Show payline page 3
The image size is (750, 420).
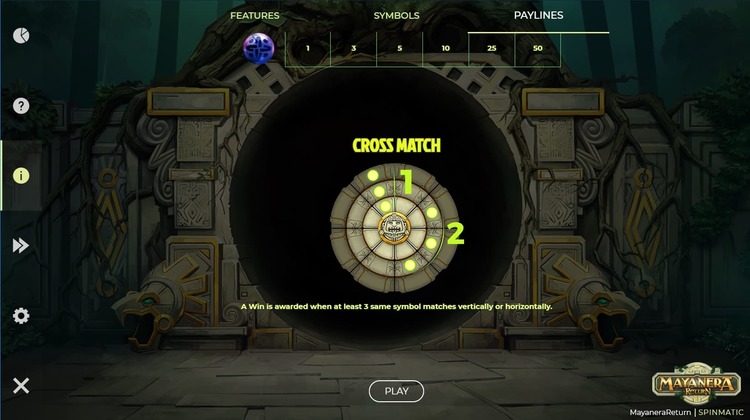point(353,48)
